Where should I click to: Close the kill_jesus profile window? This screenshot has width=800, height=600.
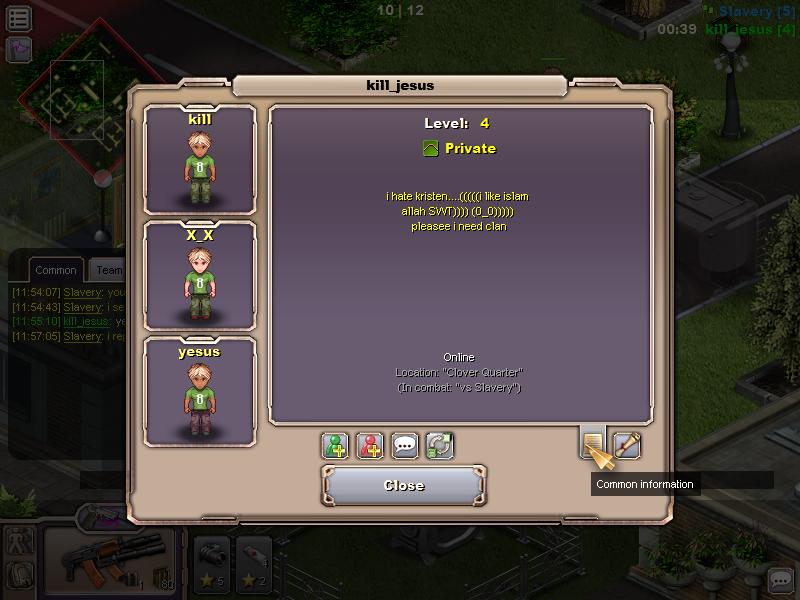pyautogui.click(x=404, y=486)
